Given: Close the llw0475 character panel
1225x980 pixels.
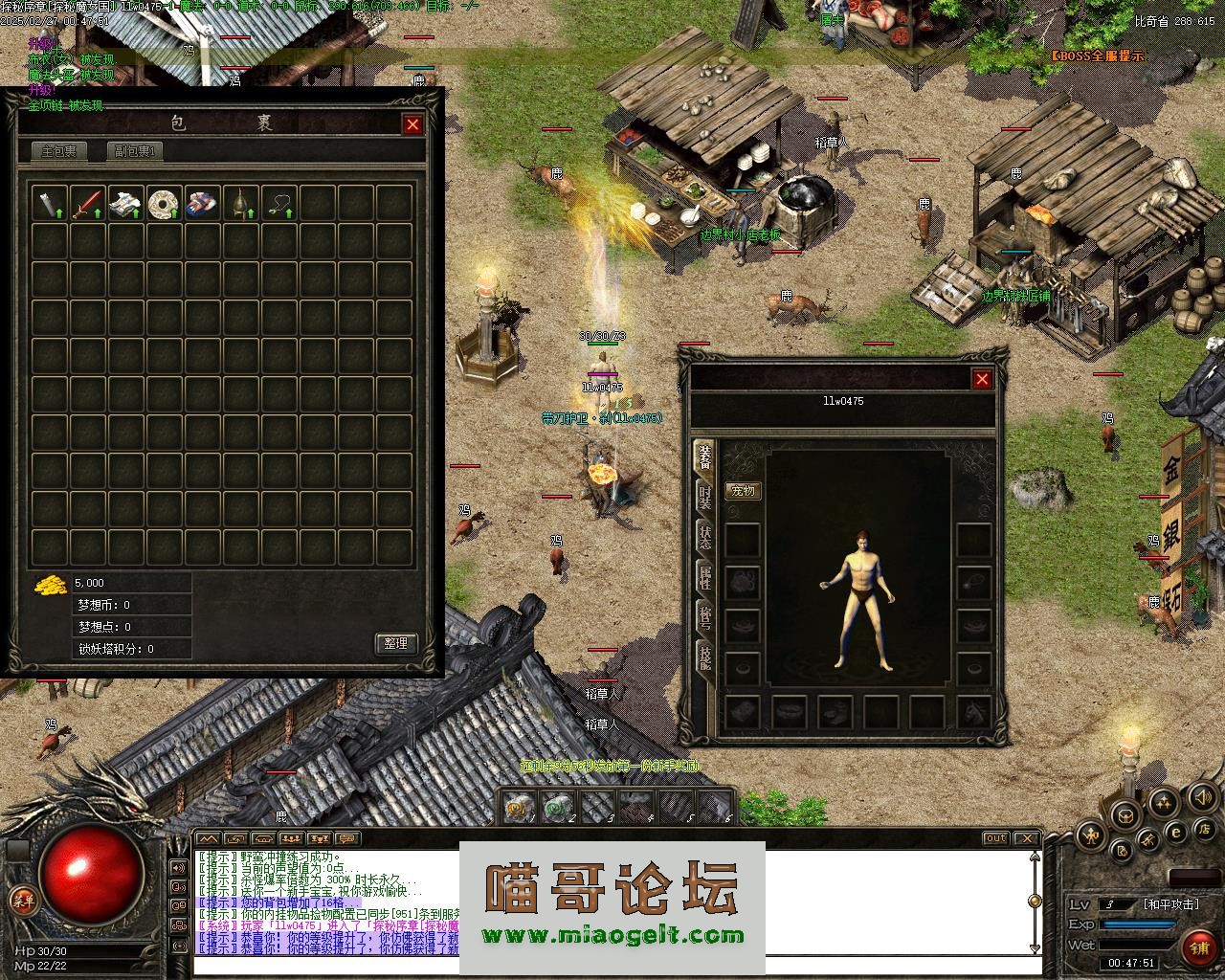Looking at the screenshot, I should [x=982, y=380].
